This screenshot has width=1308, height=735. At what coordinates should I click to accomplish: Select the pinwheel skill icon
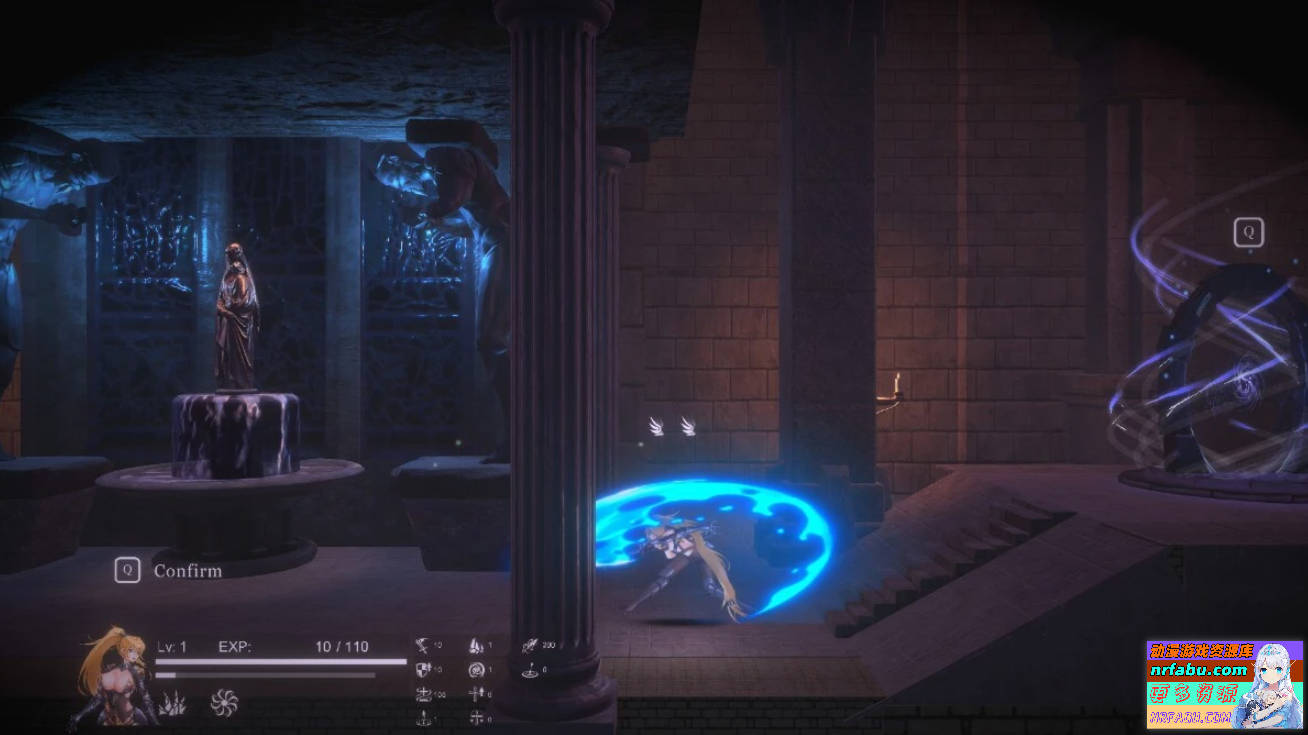point(223,702)
